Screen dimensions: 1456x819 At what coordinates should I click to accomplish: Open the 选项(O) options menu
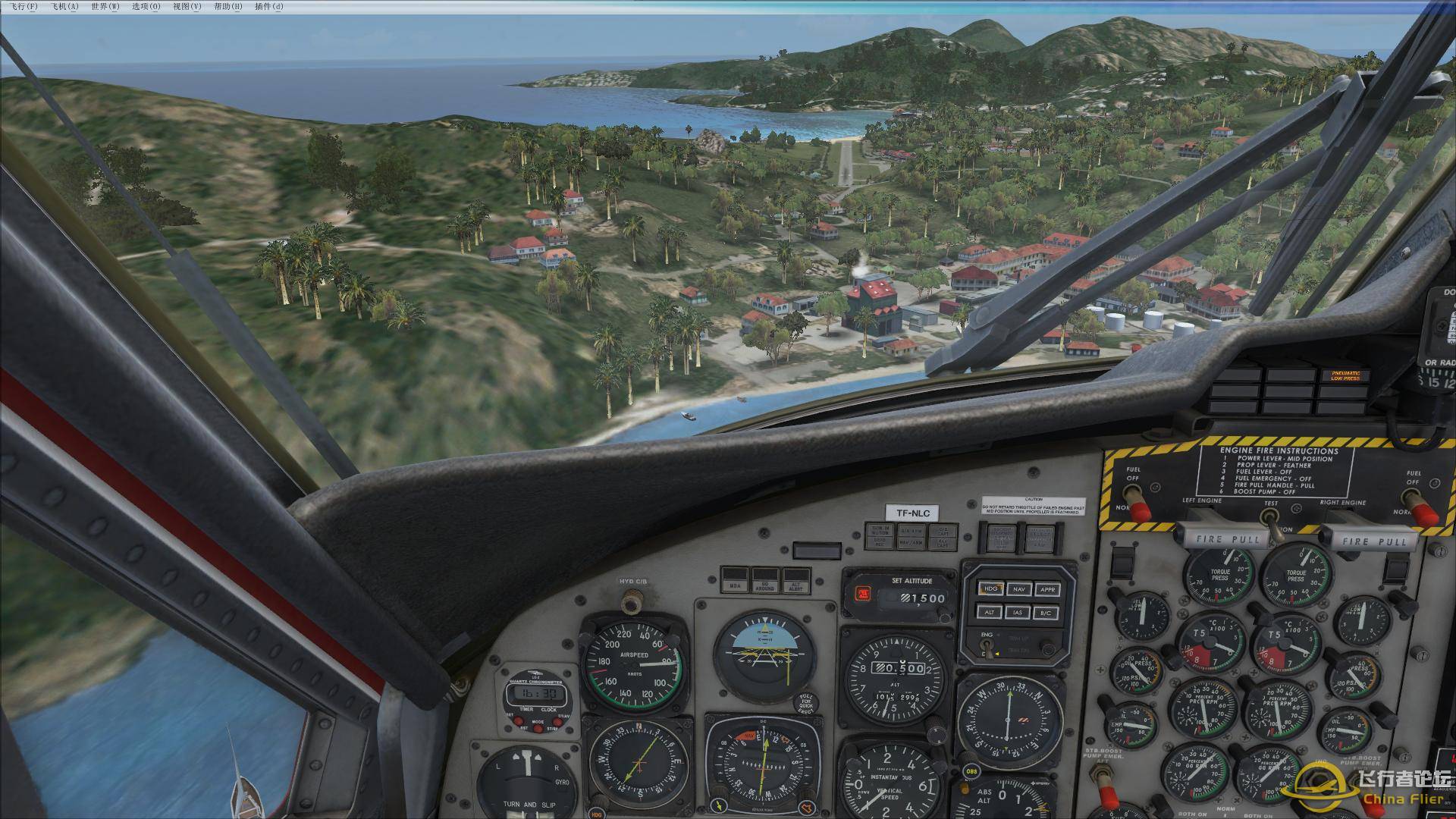[146, 7]
